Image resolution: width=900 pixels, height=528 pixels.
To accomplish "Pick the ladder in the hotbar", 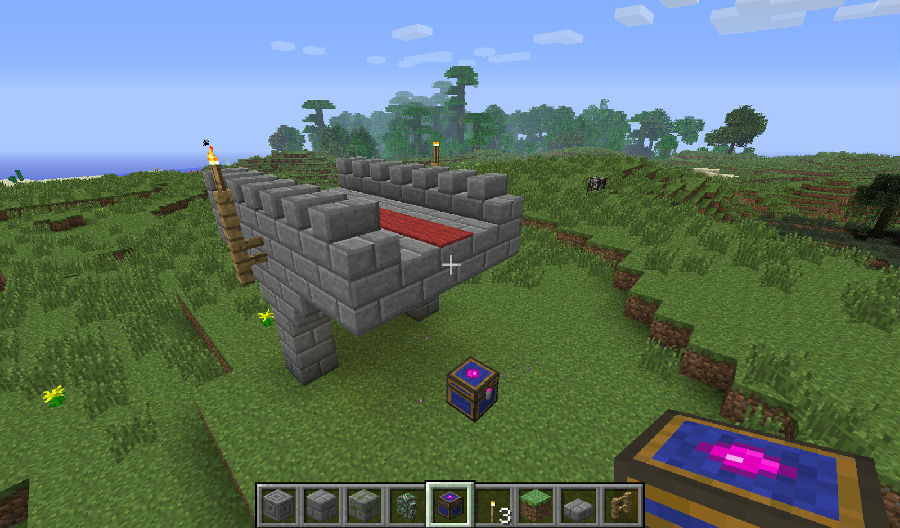I will 621,504.
